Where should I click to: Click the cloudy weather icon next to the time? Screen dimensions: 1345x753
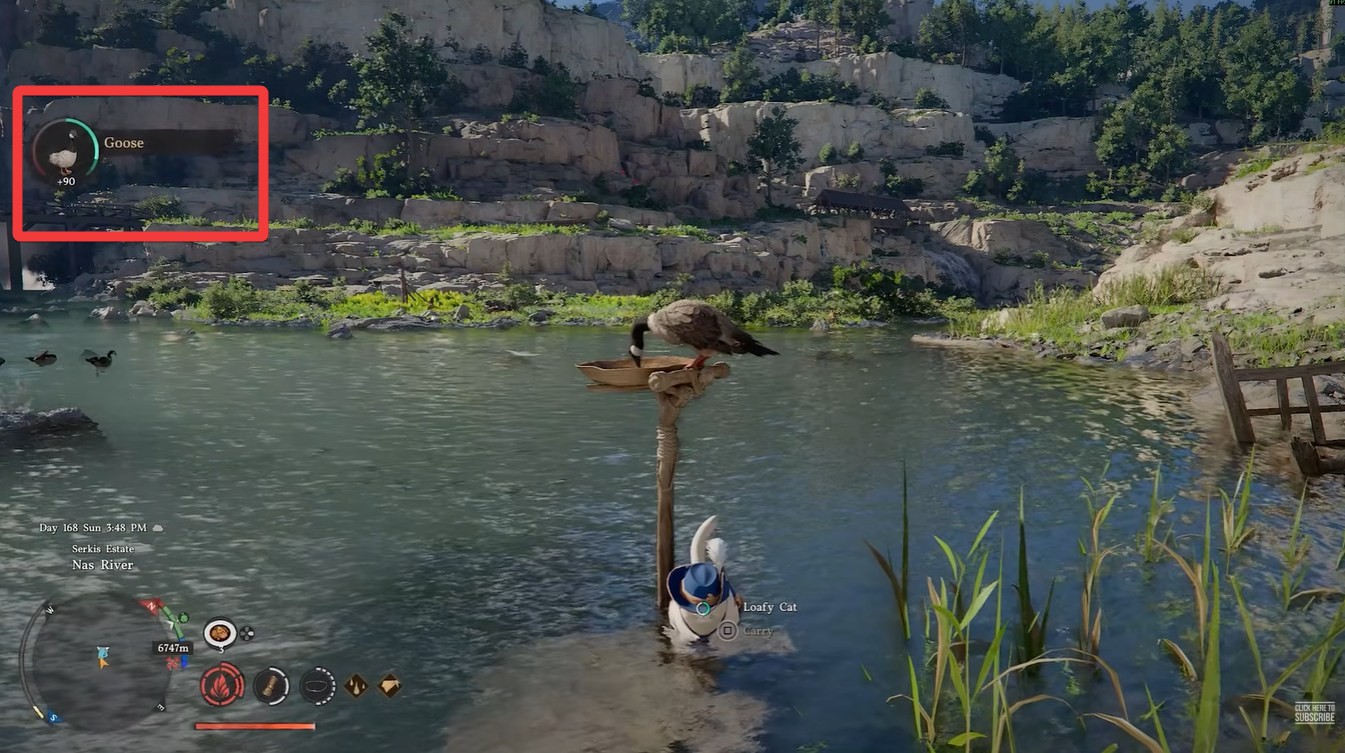(157, 528)
